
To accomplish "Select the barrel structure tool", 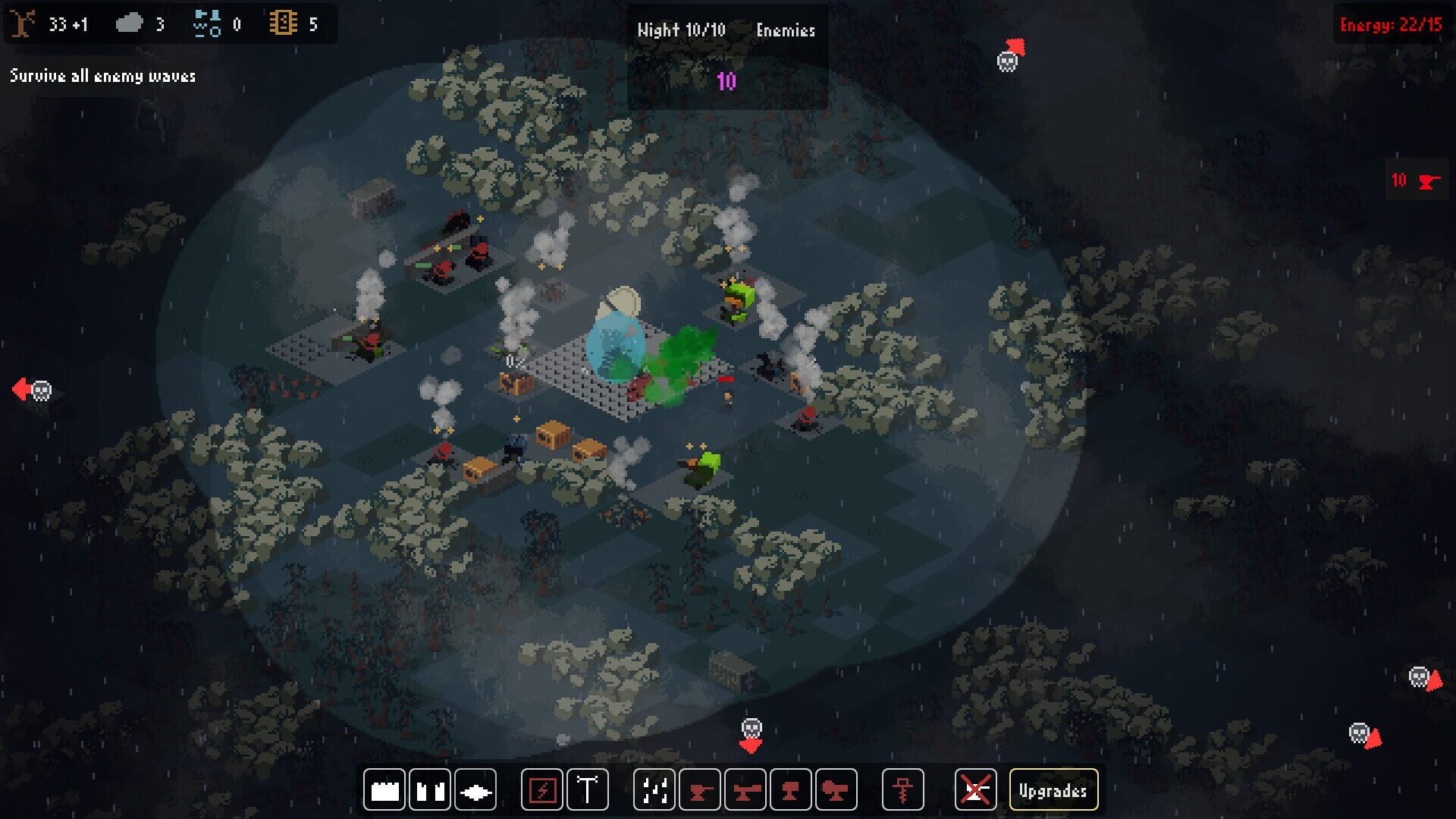I will 428,789.
